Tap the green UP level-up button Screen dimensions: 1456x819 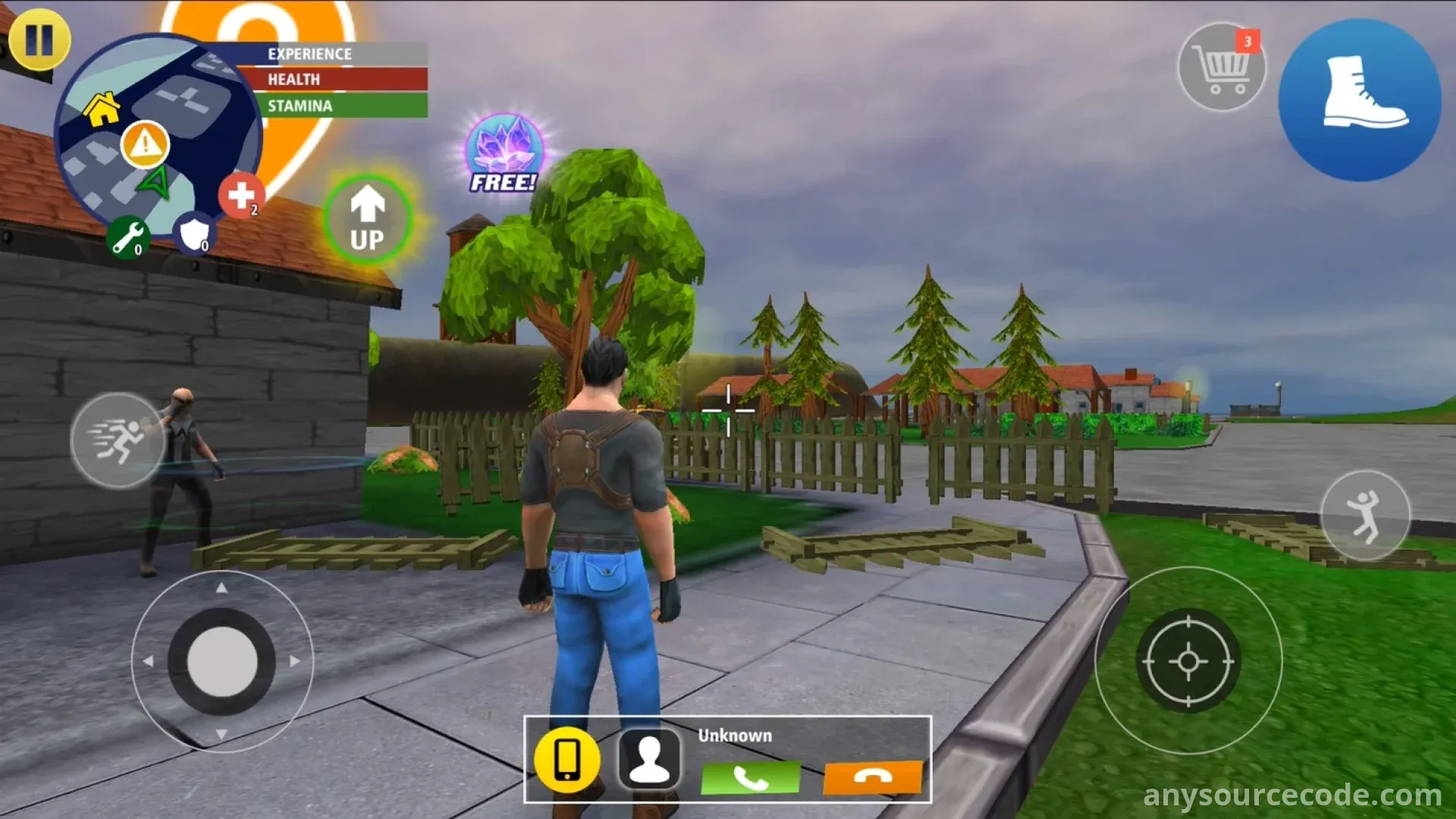coord(368,219)
